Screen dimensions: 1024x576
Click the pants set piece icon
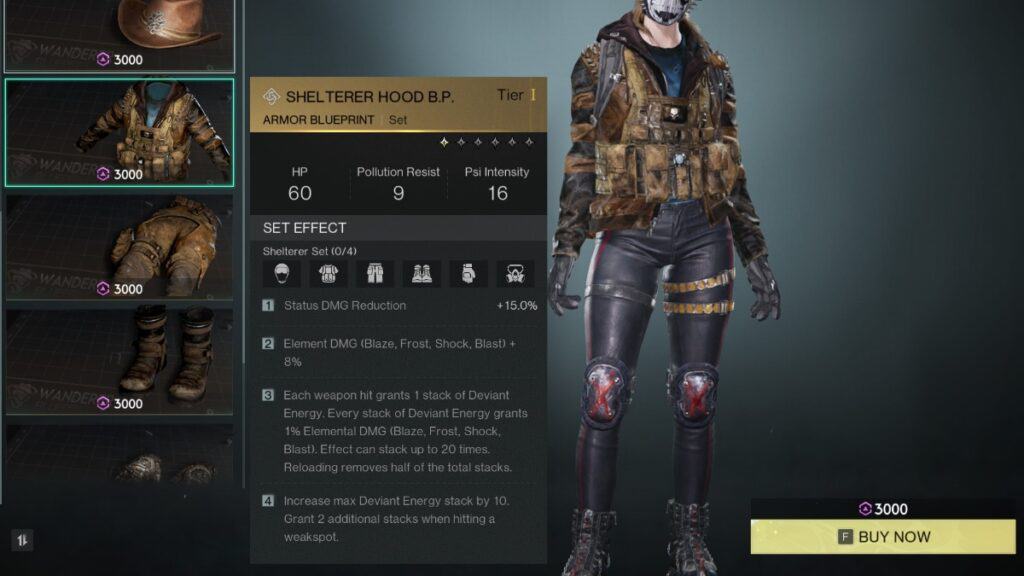pos(375,274)
